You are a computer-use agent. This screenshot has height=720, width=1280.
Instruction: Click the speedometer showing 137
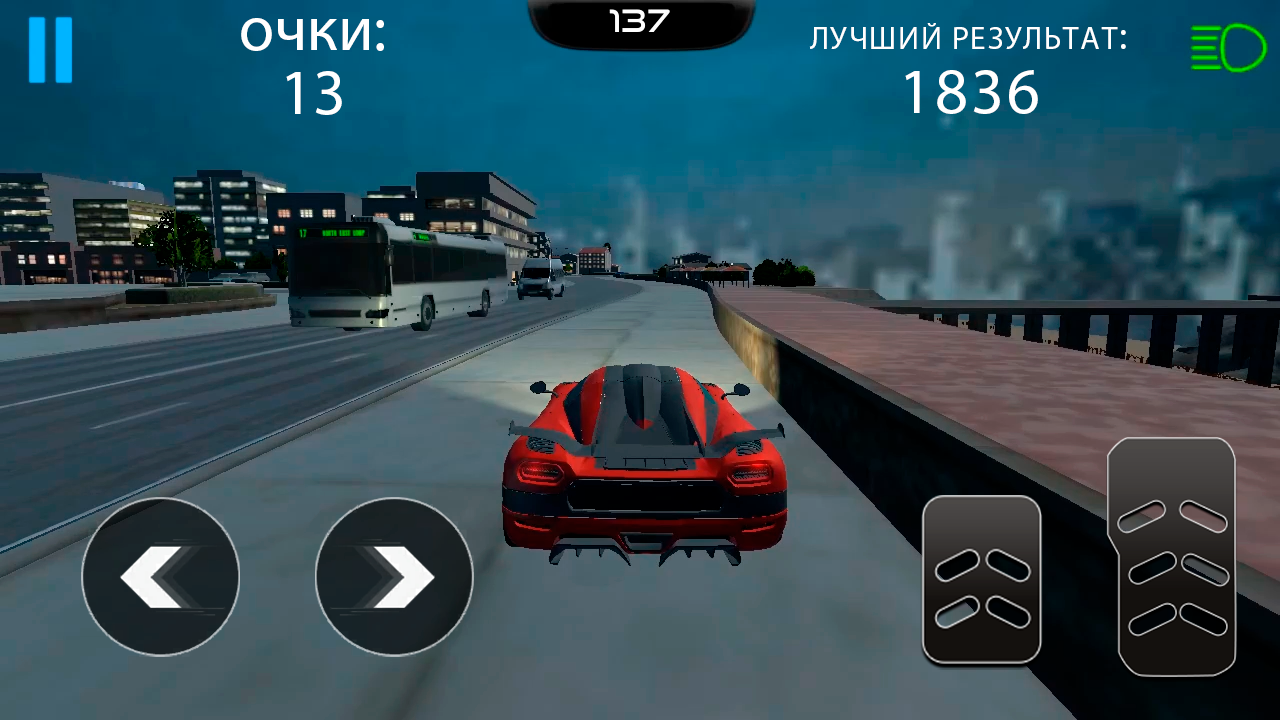point(640,17)
